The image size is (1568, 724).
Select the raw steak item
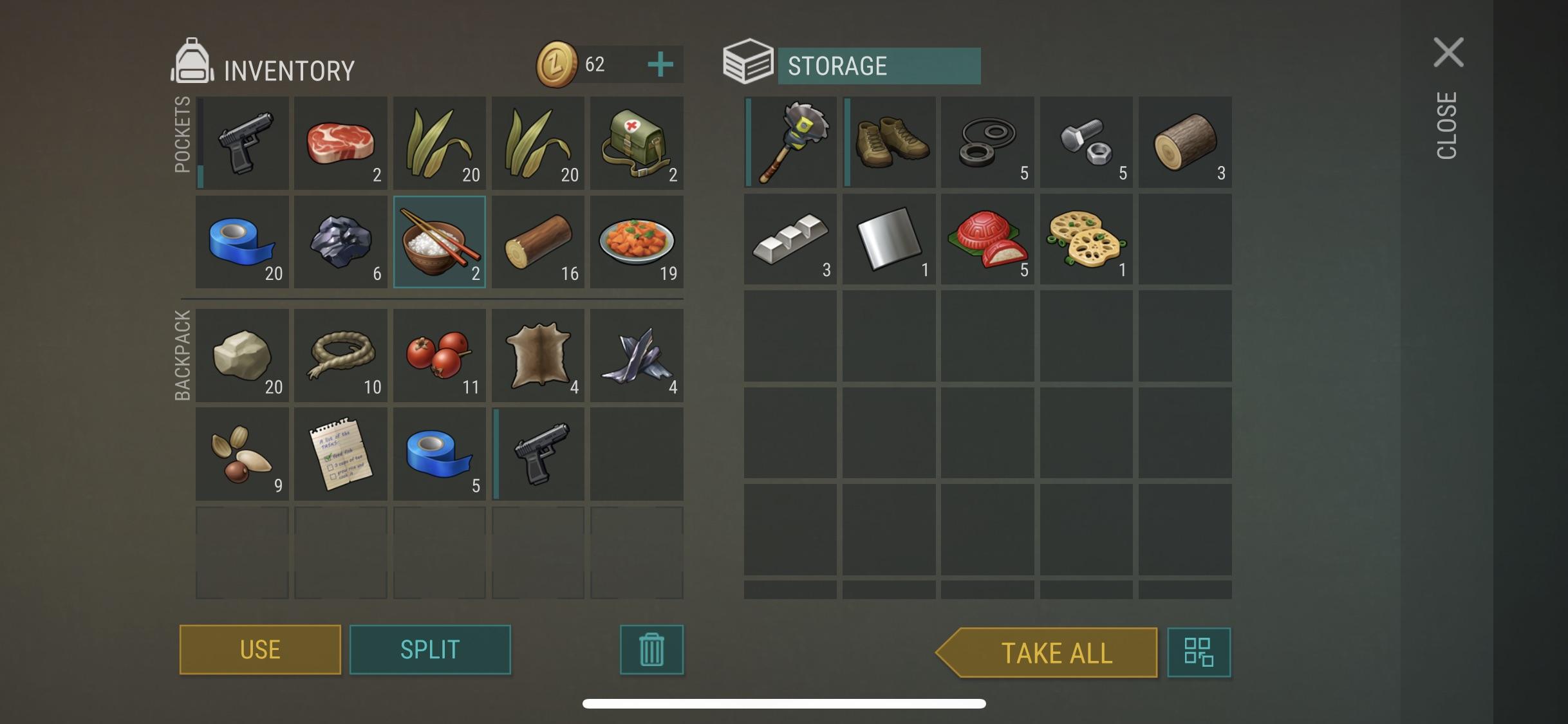tap(341, 143)
